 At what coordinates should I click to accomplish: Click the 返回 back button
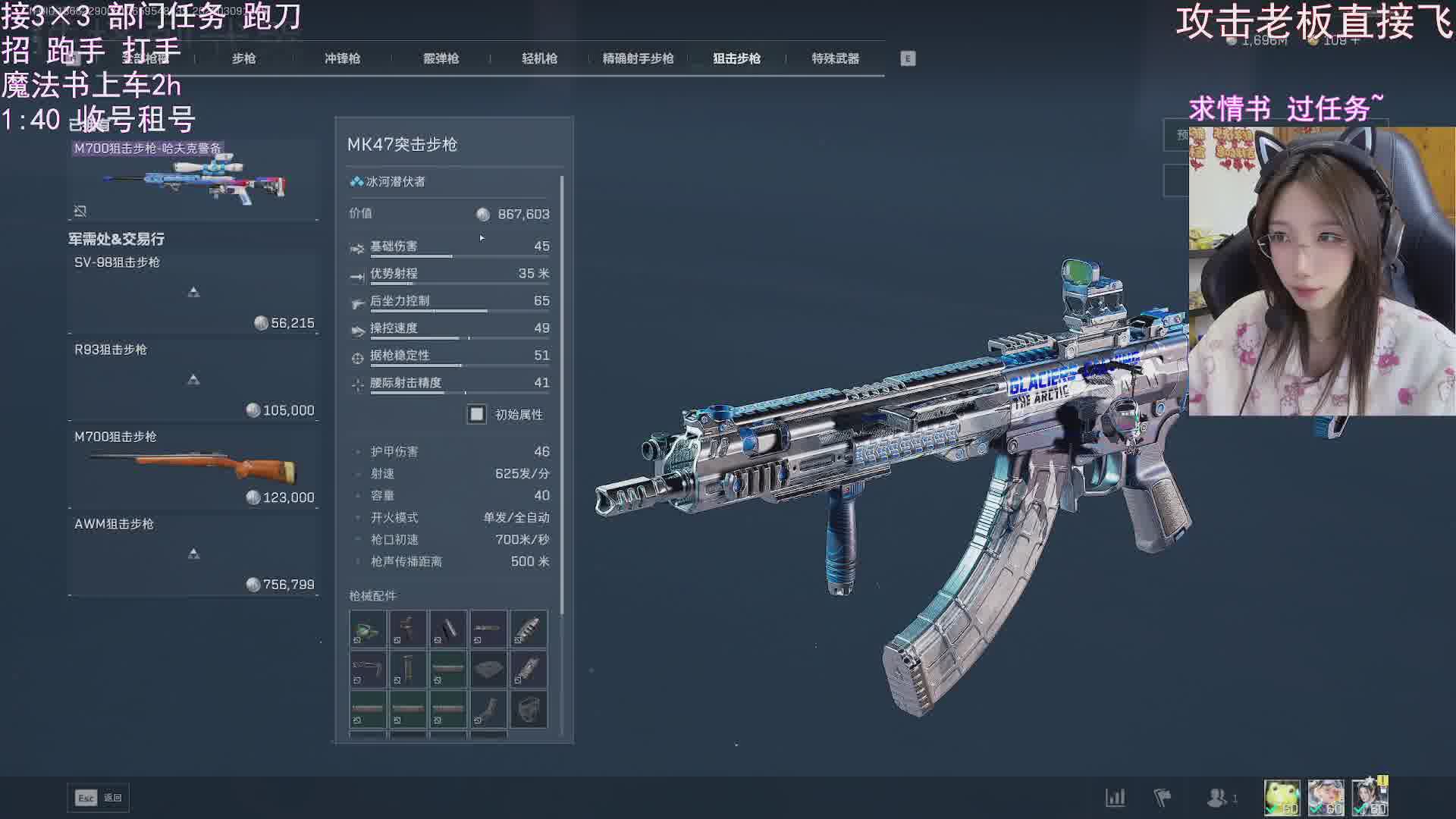tap(99, 798)
